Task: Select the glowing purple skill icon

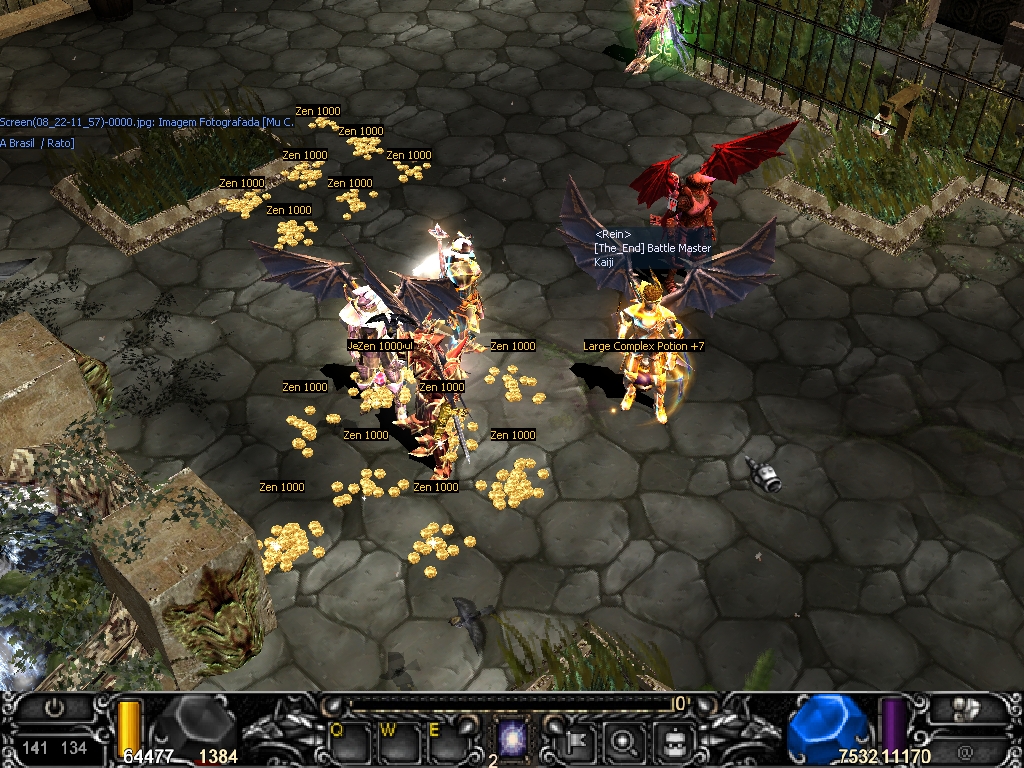Action: point(513,740)
